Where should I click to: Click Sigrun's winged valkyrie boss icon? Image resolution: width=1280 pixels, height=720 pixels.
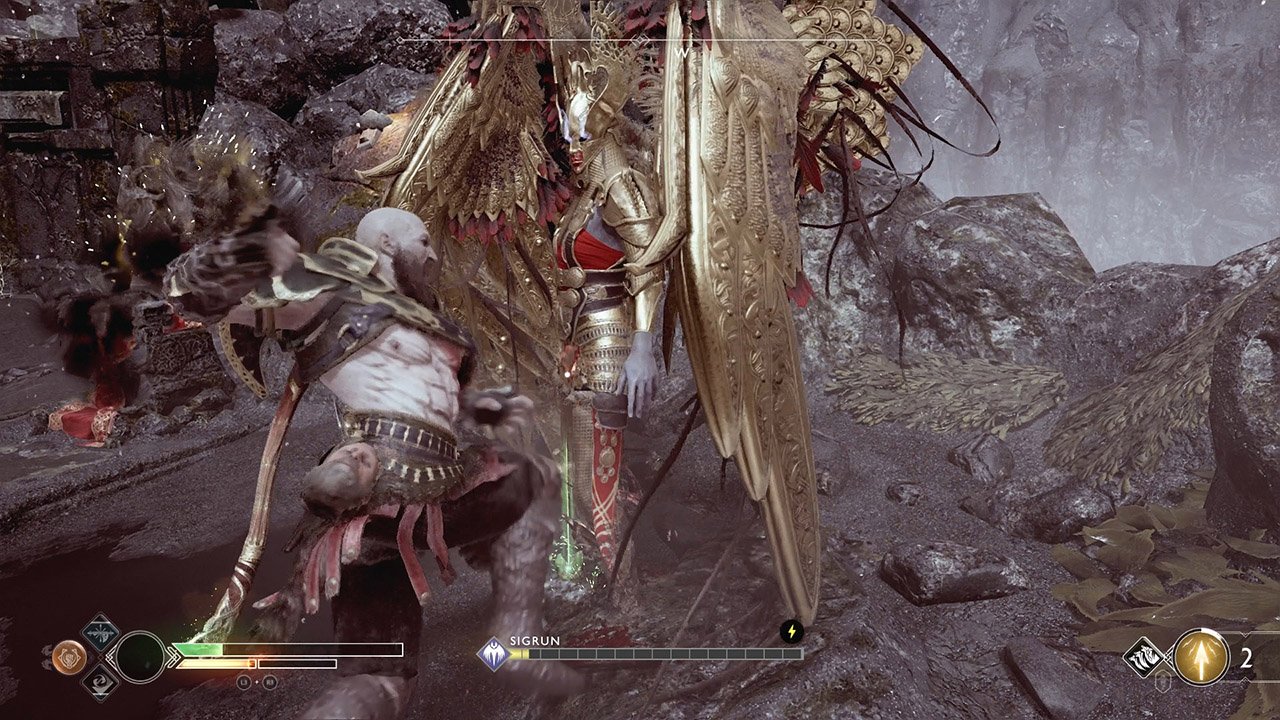click(x=493, y=654)
